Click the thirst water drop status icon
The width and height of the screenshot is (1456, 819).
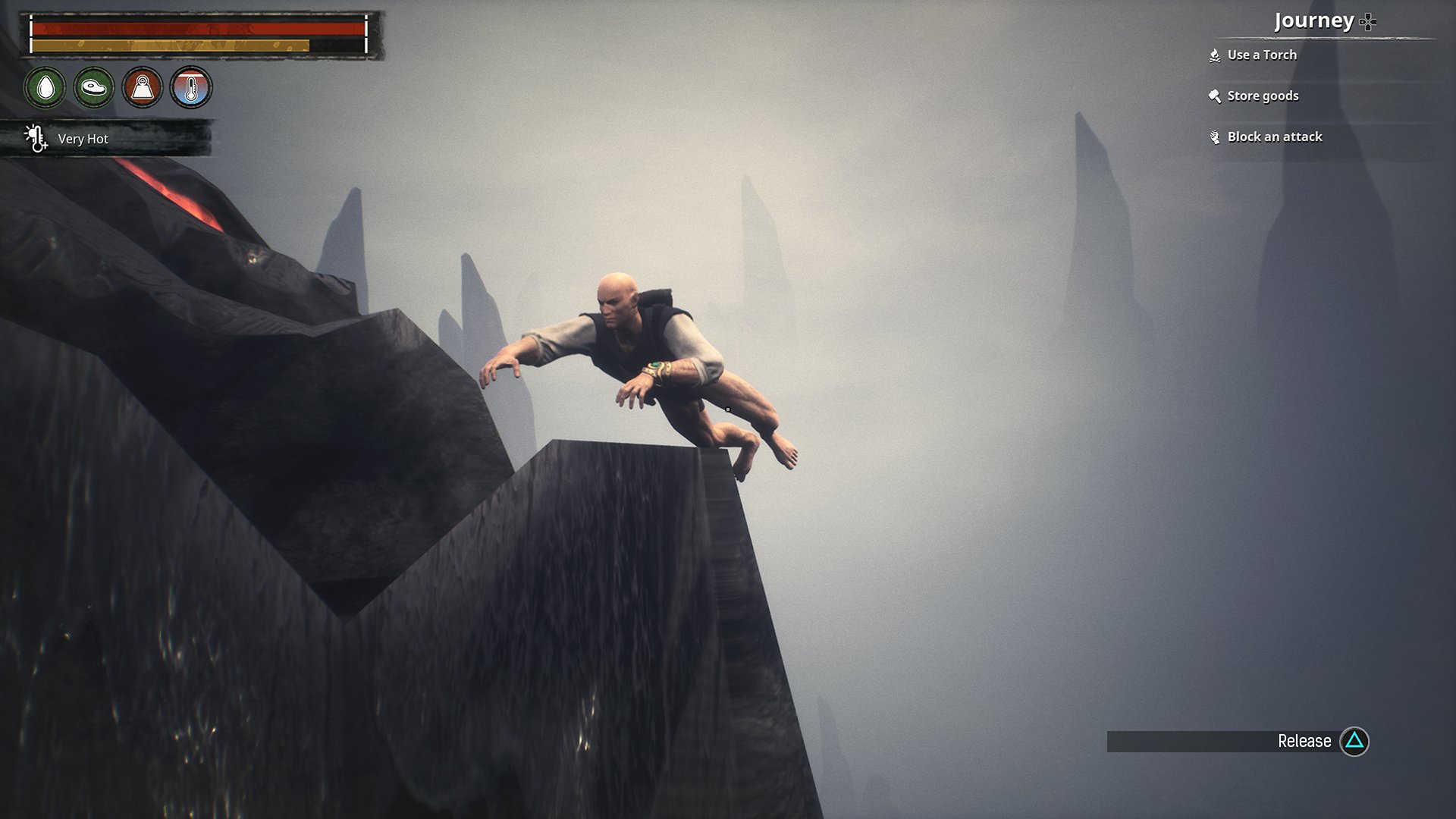tap(45, 88)
